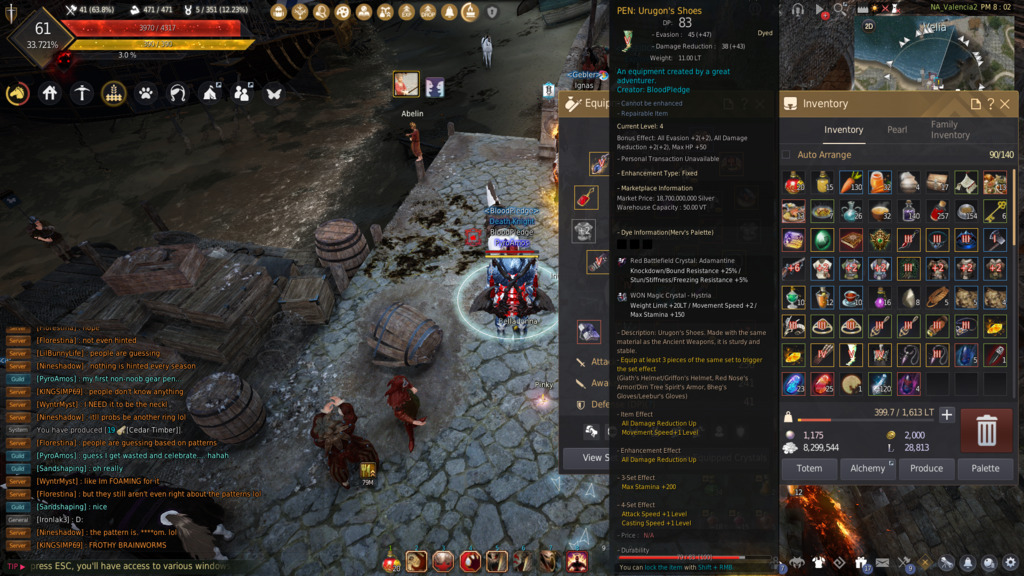Select the carrot stack in inventory
The height and width of the screenshot is (576, 1024).
point(852,182)
